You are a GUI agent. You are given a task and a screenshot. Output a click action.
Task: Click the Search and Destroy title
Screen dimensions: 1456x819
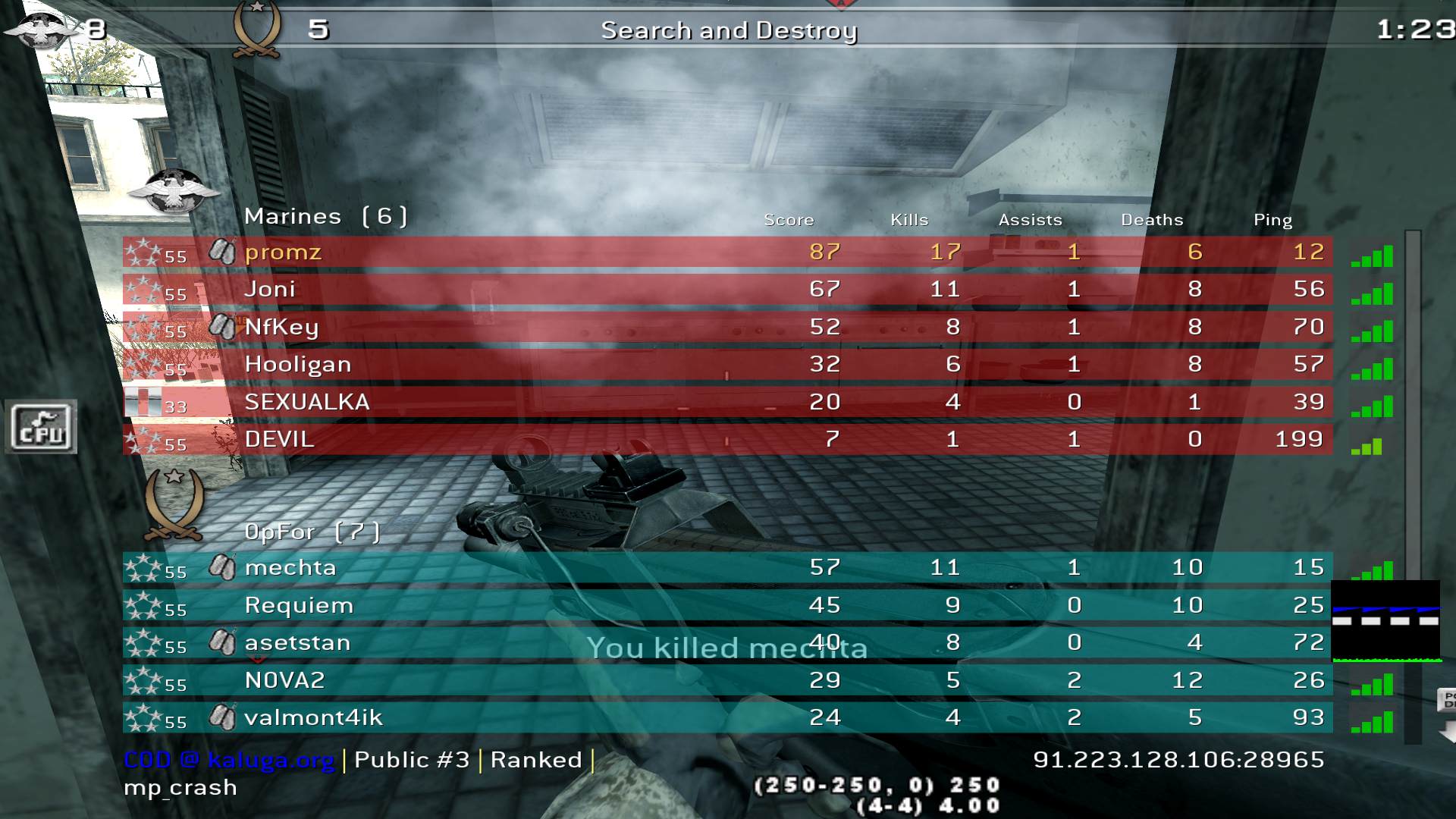point(728,31)
